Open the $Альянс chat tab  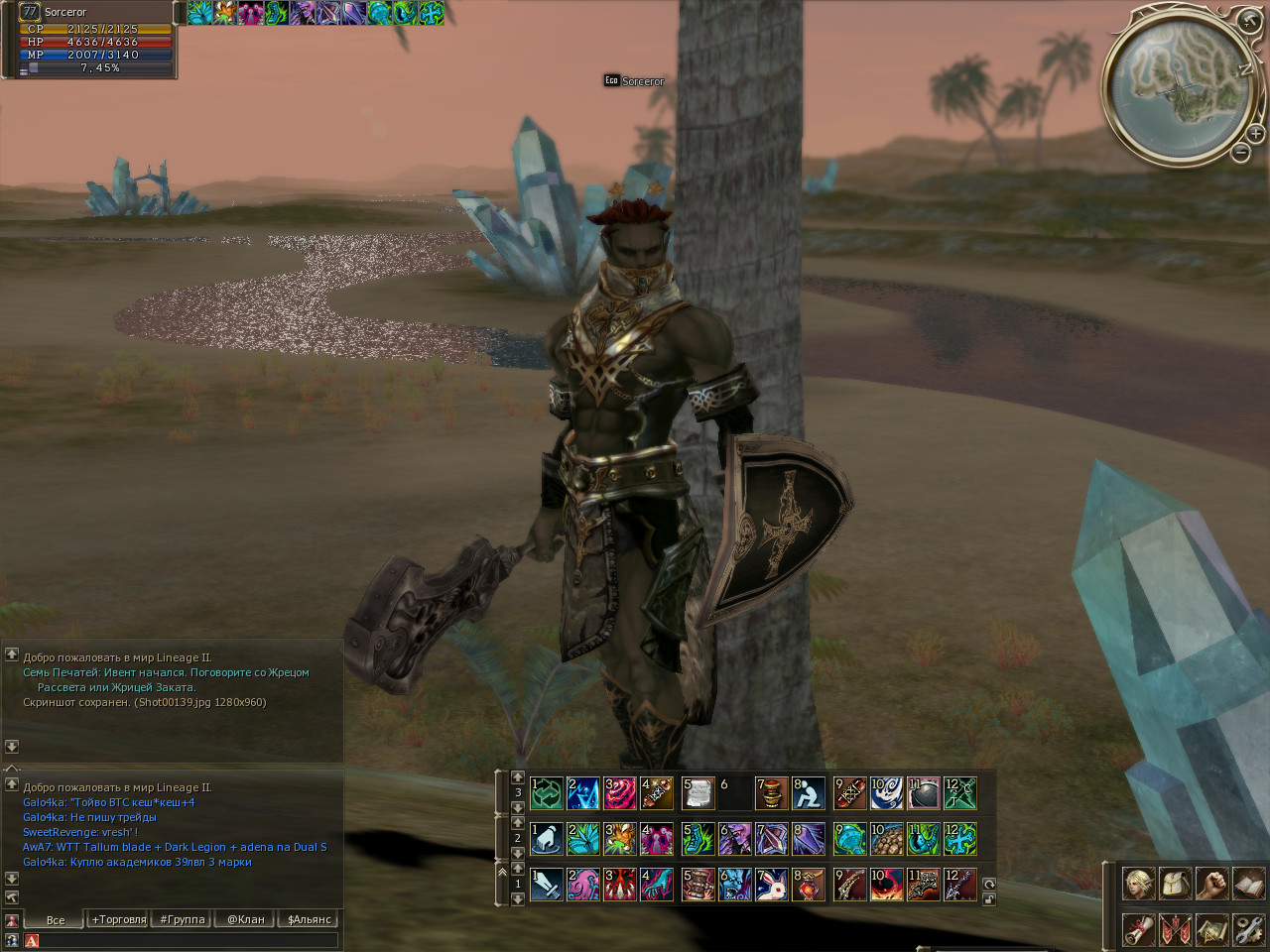(x=309, y=919)
